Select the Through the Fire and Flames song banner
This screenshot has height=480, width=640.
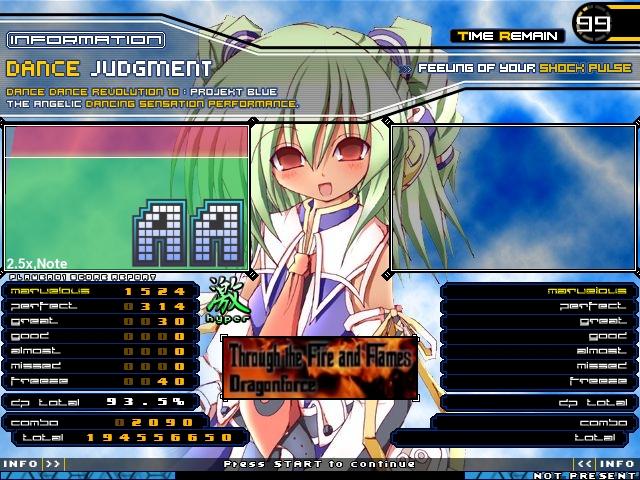click(x=320, y=367)
